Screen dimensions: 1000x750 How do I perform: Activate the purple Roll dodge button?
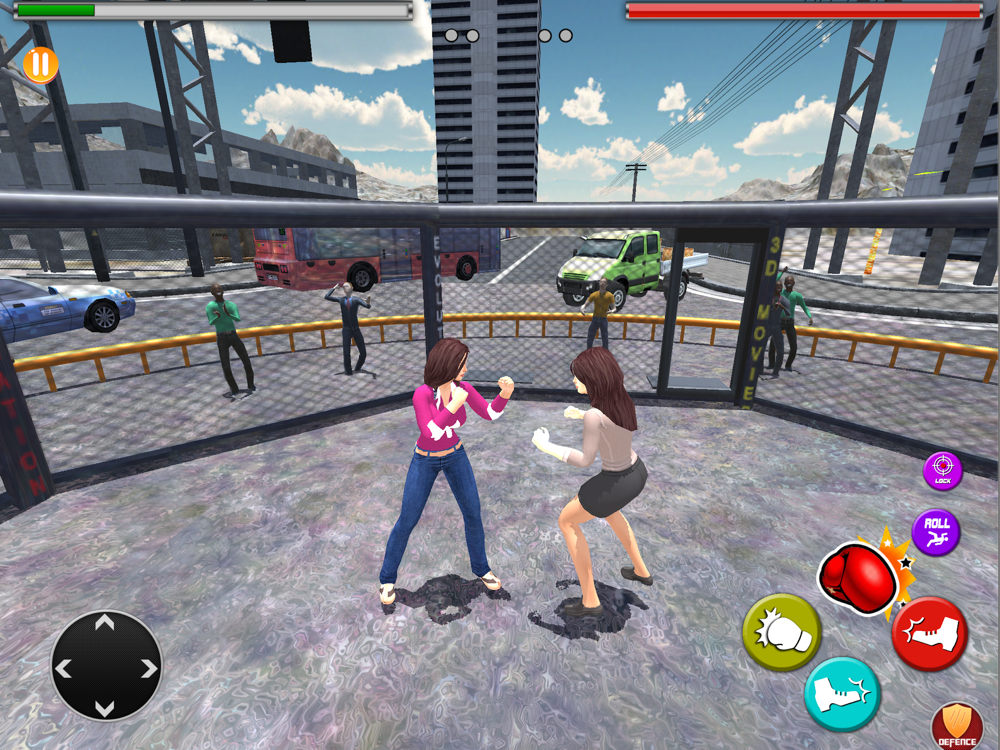[x=936, y=532]
